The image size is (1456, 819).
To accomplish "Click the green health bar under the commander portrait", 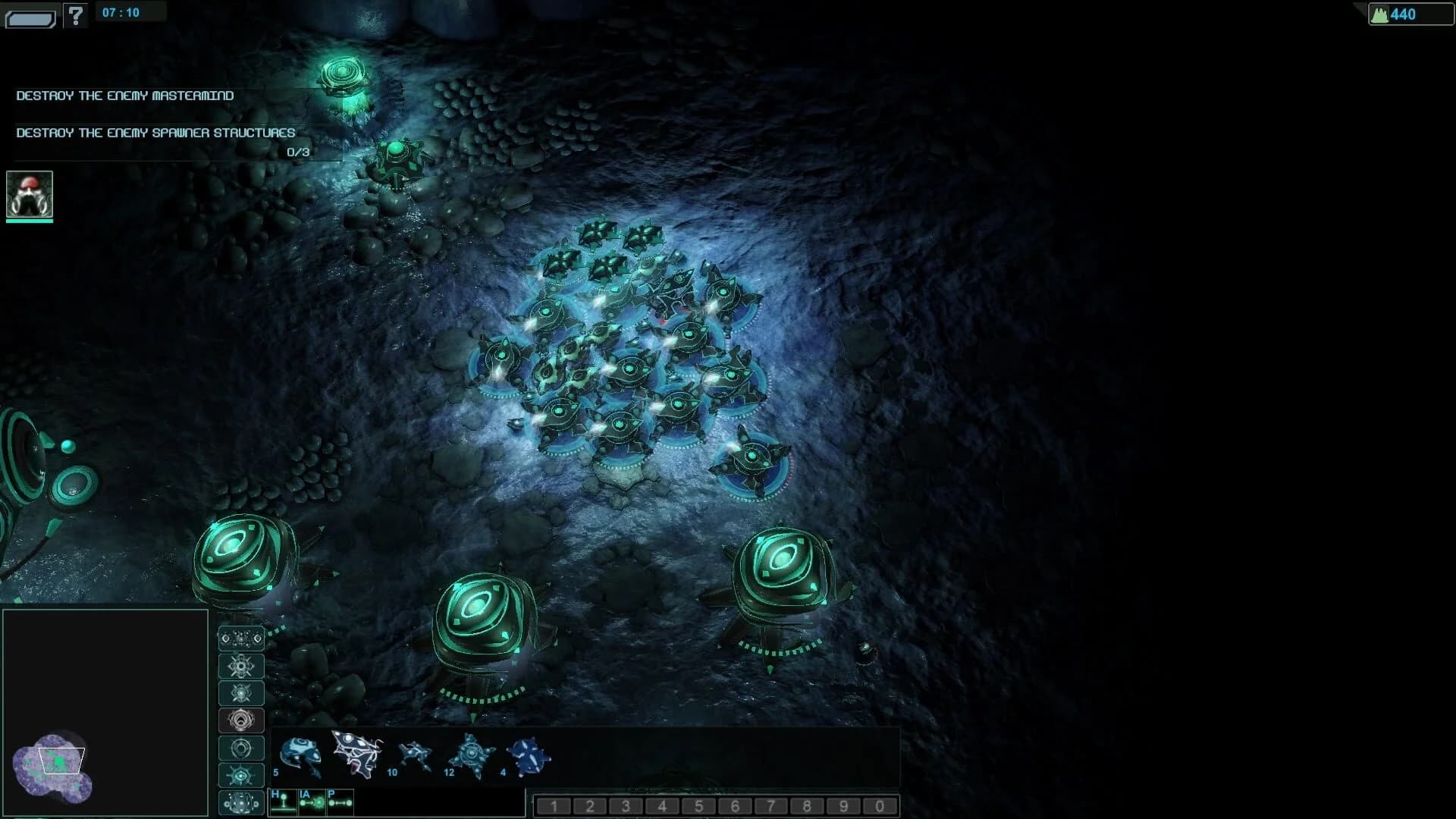I will (30, 223).
